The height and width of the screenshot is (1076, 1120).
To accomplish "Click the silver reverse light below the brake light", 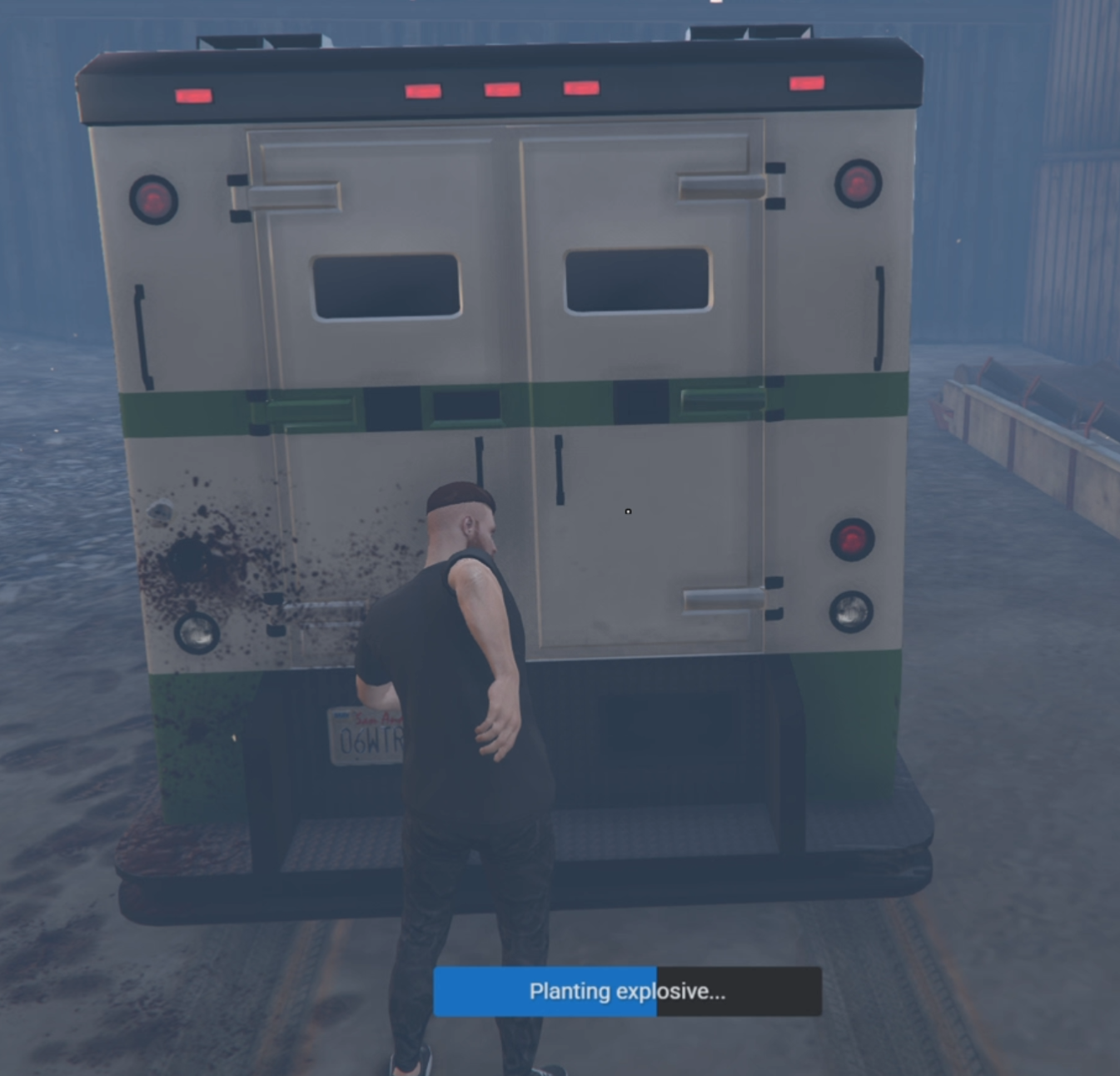I will point(851,611).
